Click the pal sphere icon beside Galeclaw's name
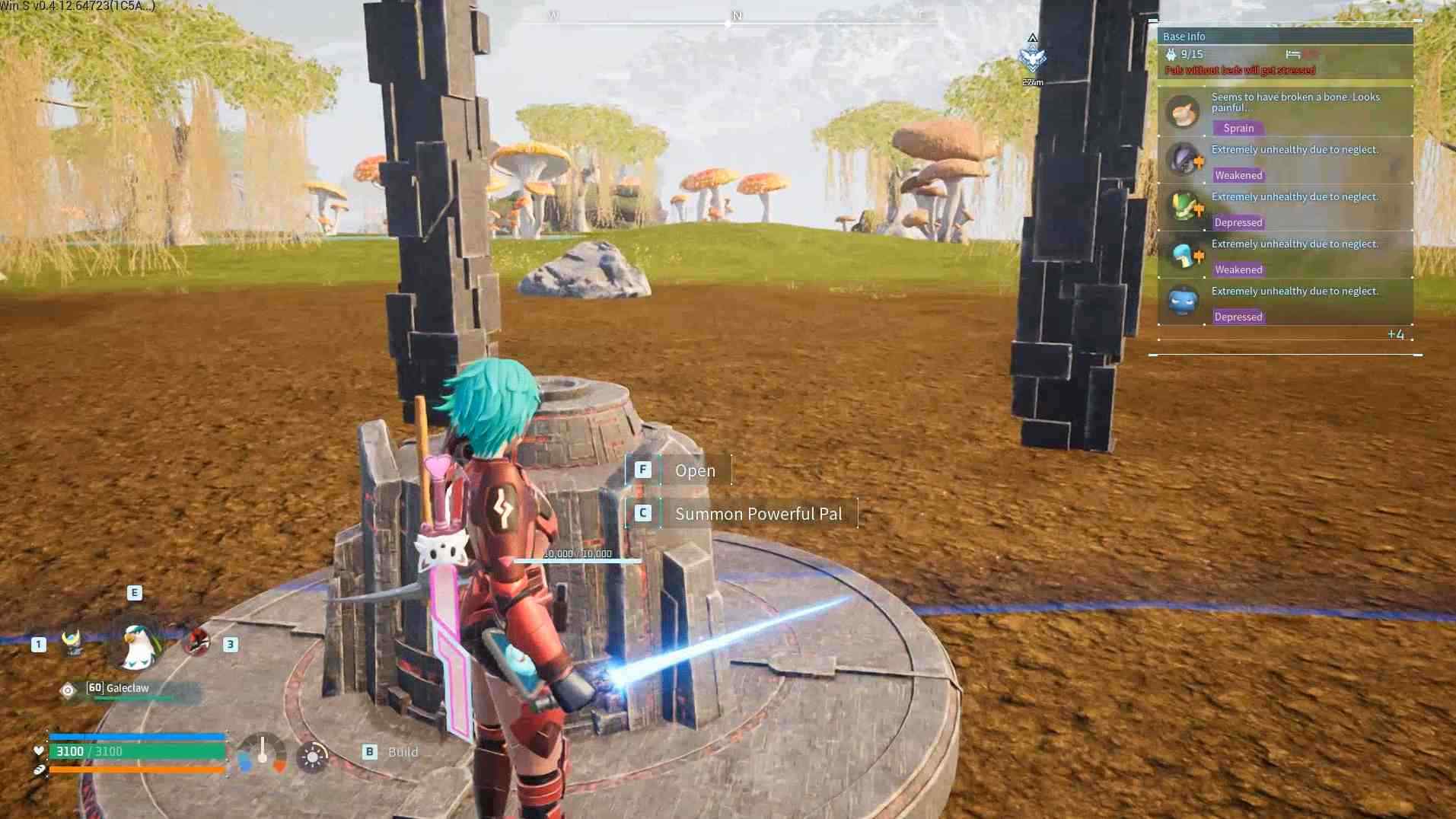This screenshot has height=819, width=1456. (x=68, y=690)
